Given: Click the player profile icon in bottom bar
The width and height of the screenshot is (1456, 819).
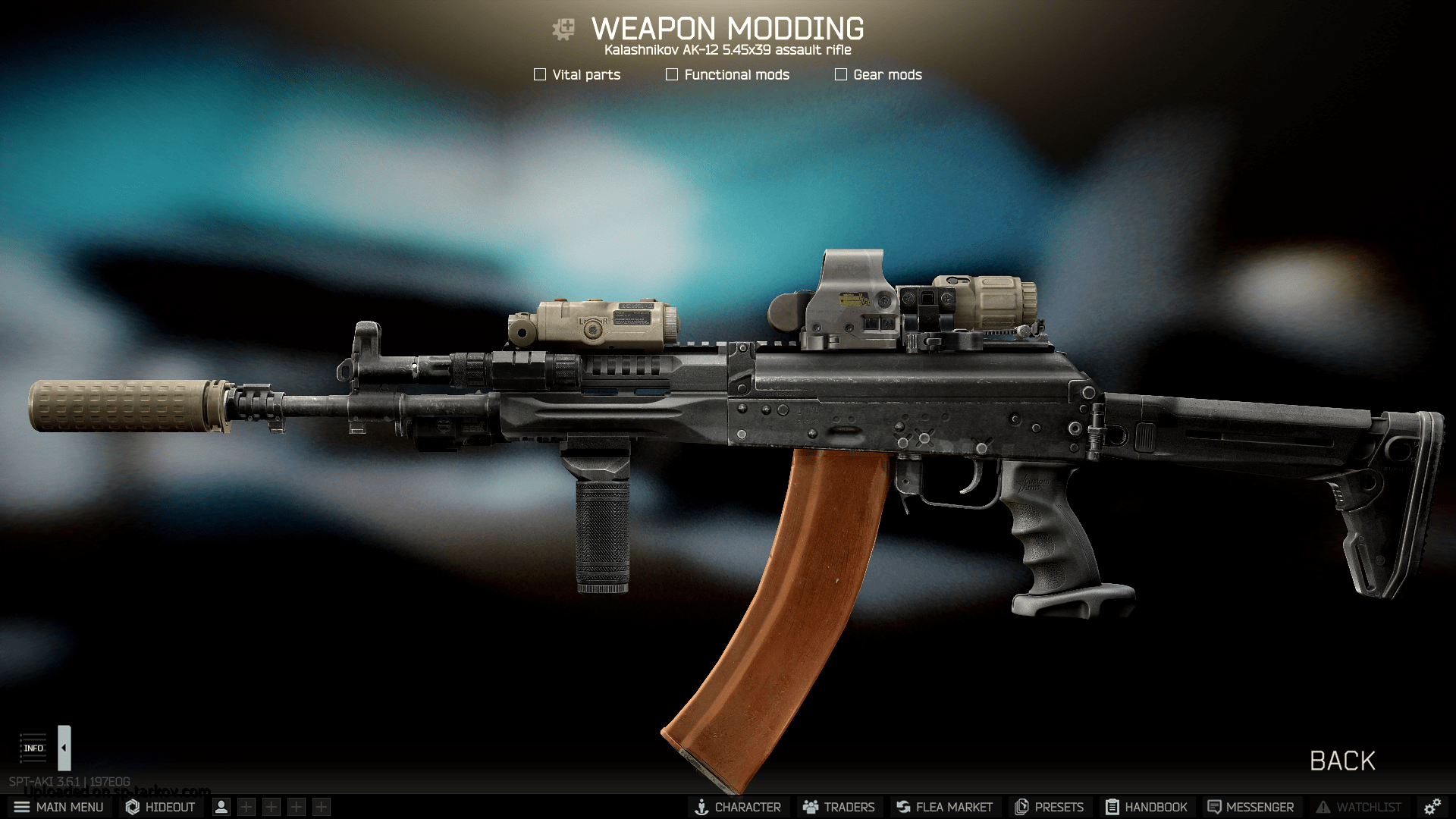Looking at the screenshot, I should [221, 807].
